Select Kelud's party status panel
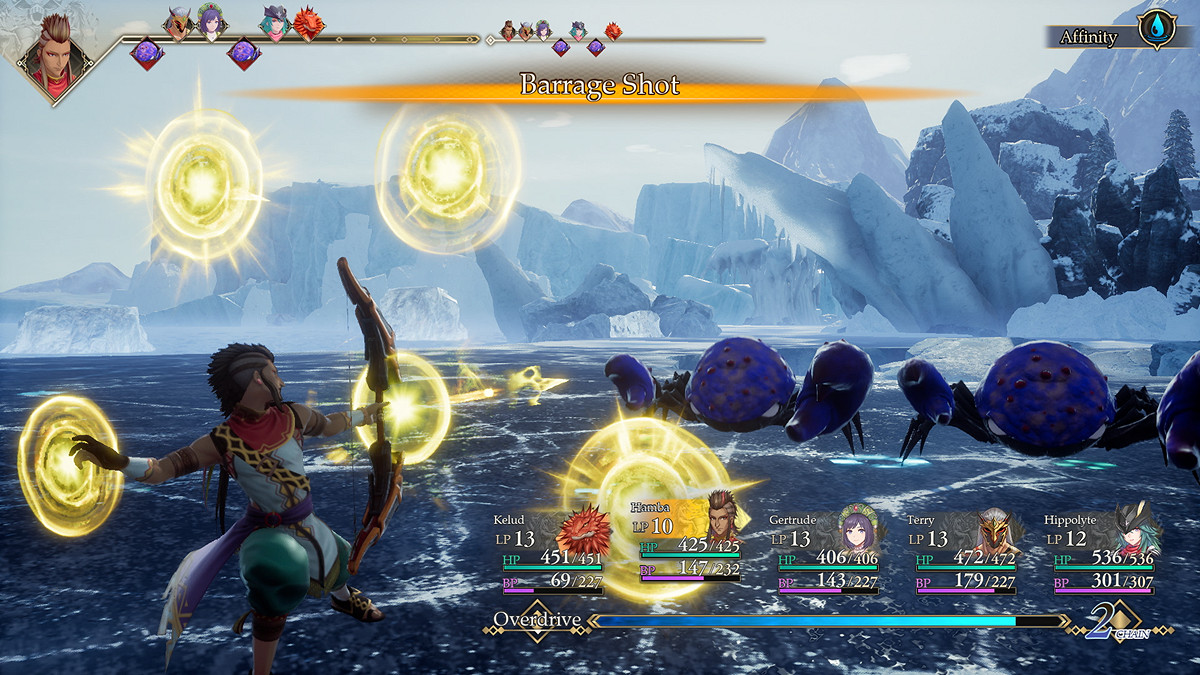This screenshot has width=1200, height=675. point(548,553)
